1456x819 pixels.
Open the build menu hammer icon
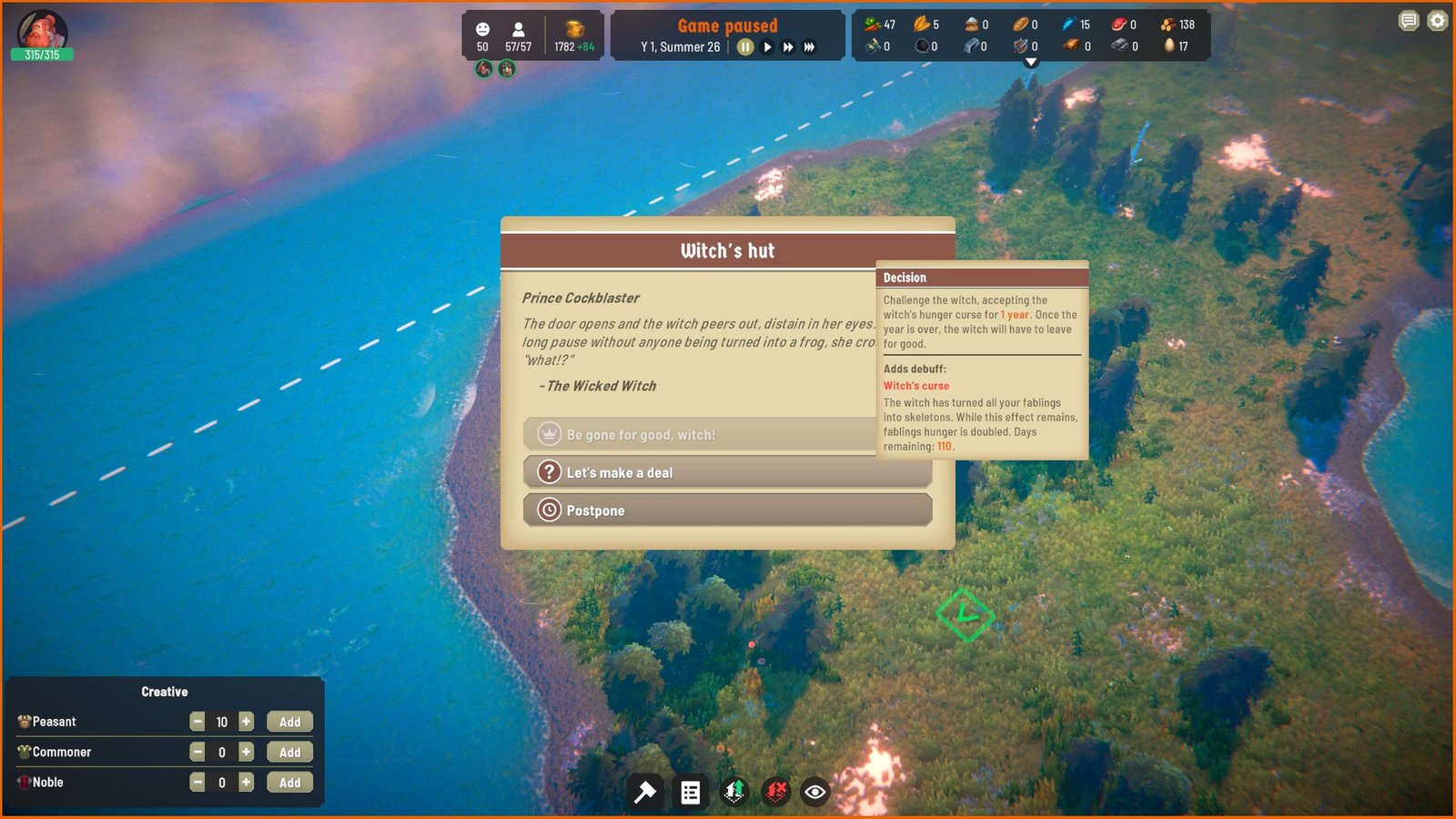(645, 793)
